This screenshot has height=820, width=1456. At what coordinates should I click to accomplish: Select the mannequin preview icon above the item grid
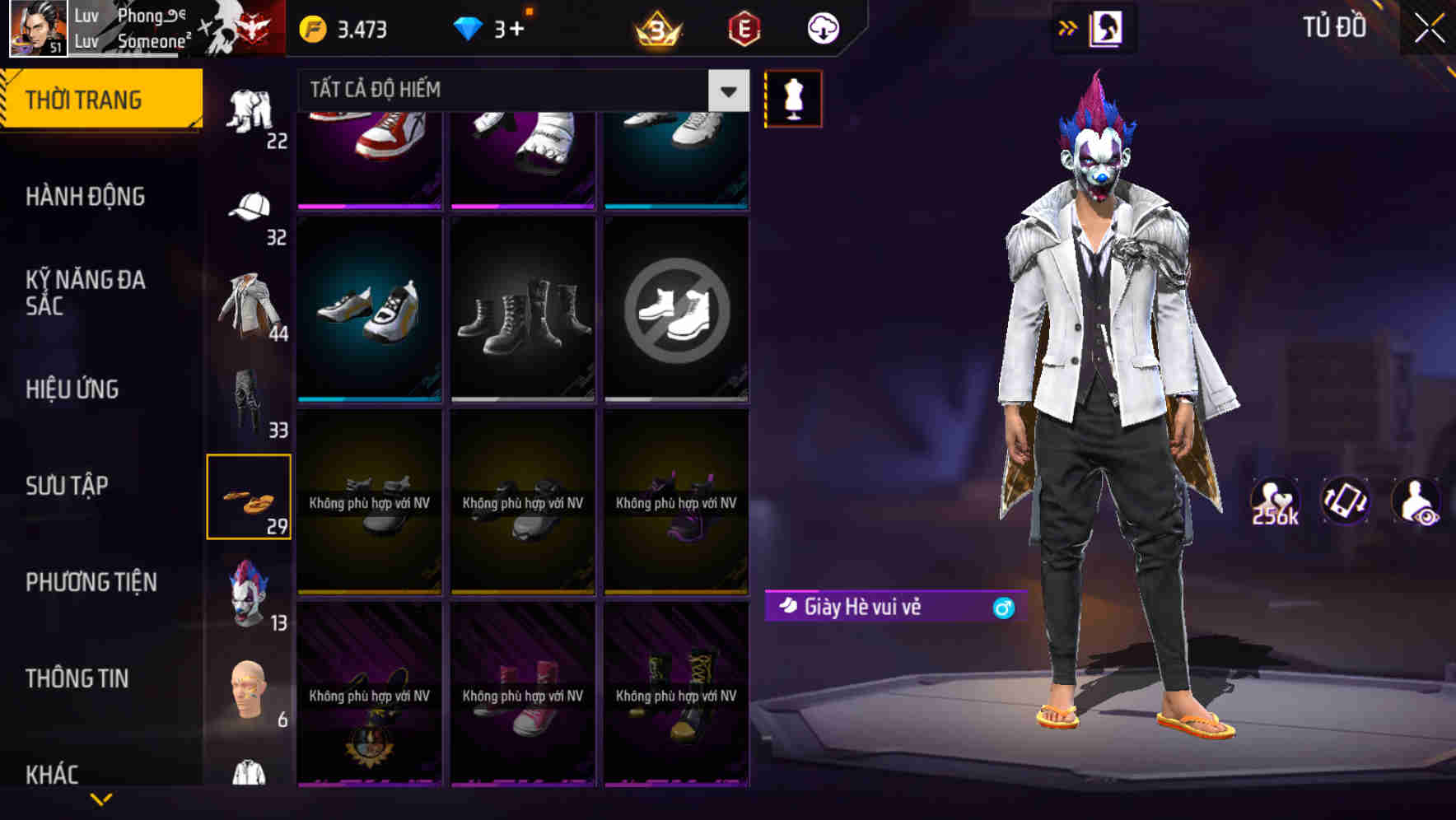pos(792,98)
